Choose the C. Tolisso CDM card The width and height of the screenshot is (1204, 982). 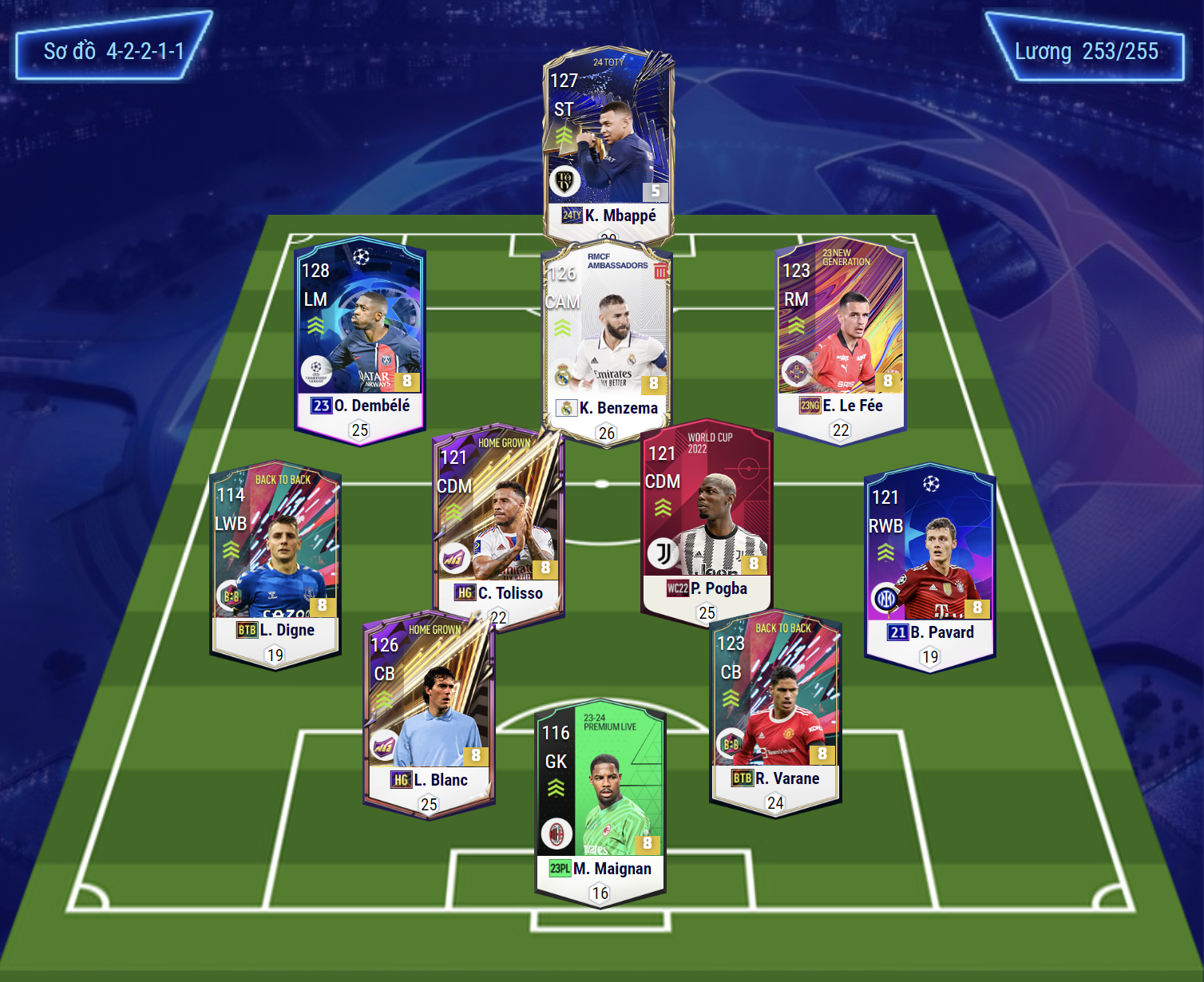tap(497, 519)
